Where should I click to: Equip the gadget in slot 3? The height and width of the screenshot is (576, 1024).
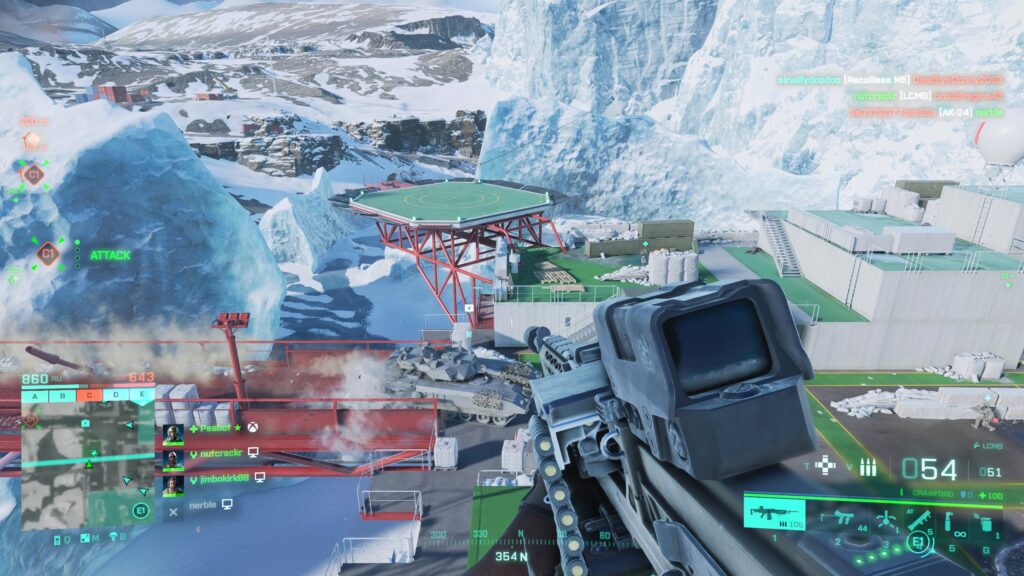tap(884, 518)
